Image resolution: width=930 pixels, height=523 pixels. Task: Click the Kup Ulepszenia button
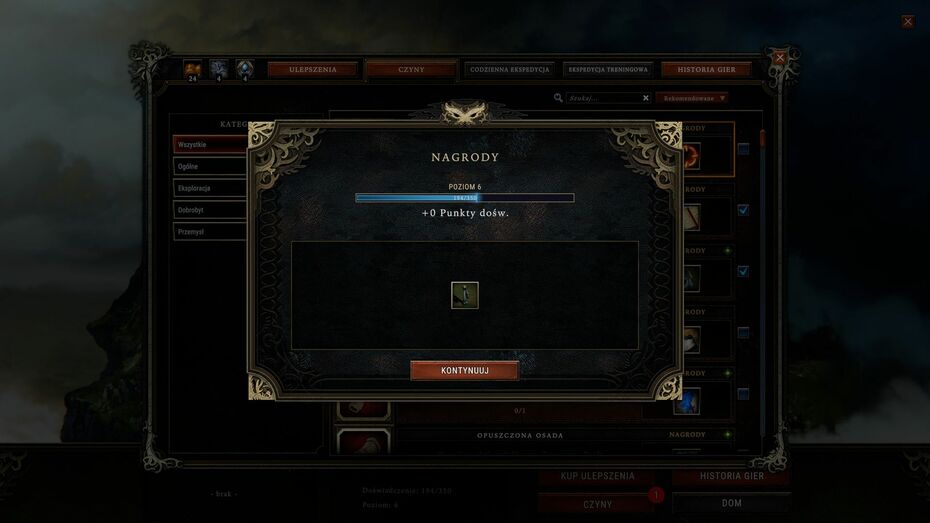click(x=597, y=476)
